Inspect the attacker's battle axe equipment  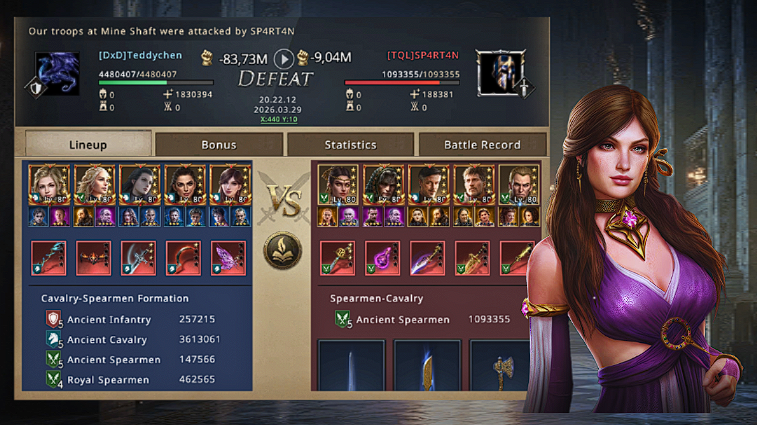coord(138,258)
